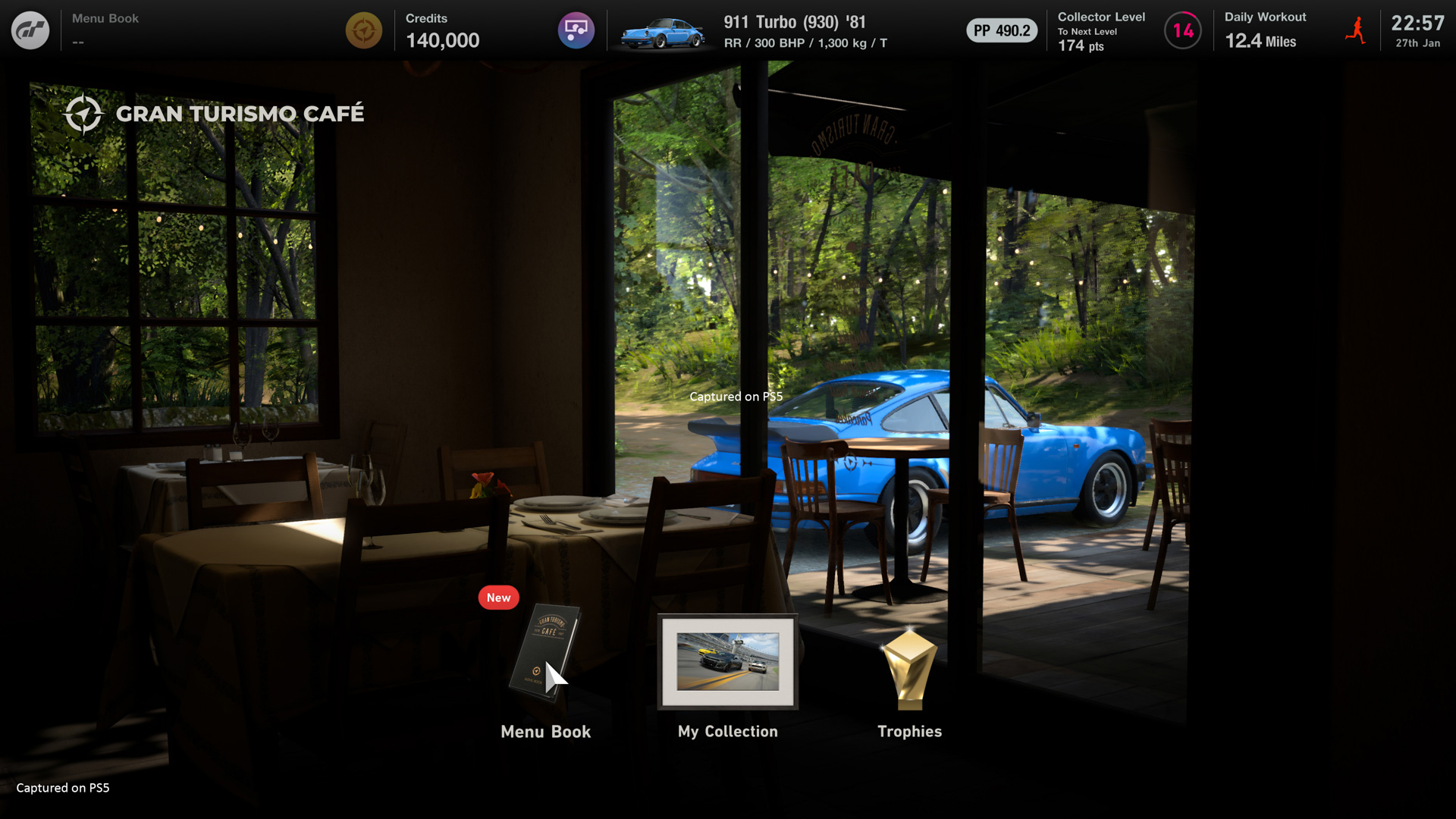The height and width of the screenshot is (819, 1456).
Task: Click the Daily Workout runner icon
Action: pos(1357,30)
